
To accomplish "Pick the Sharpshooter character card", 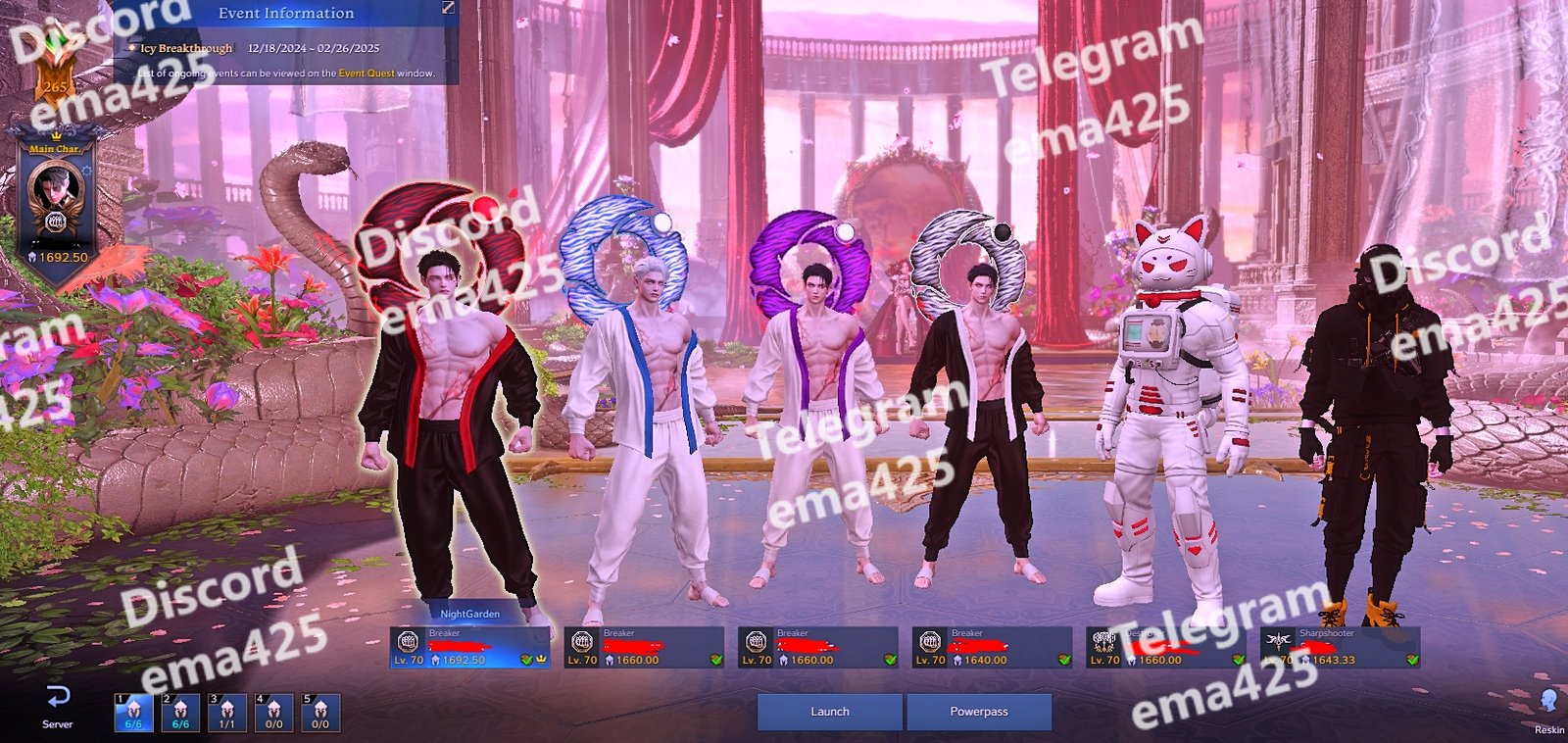I will [x=1340, y=647].
